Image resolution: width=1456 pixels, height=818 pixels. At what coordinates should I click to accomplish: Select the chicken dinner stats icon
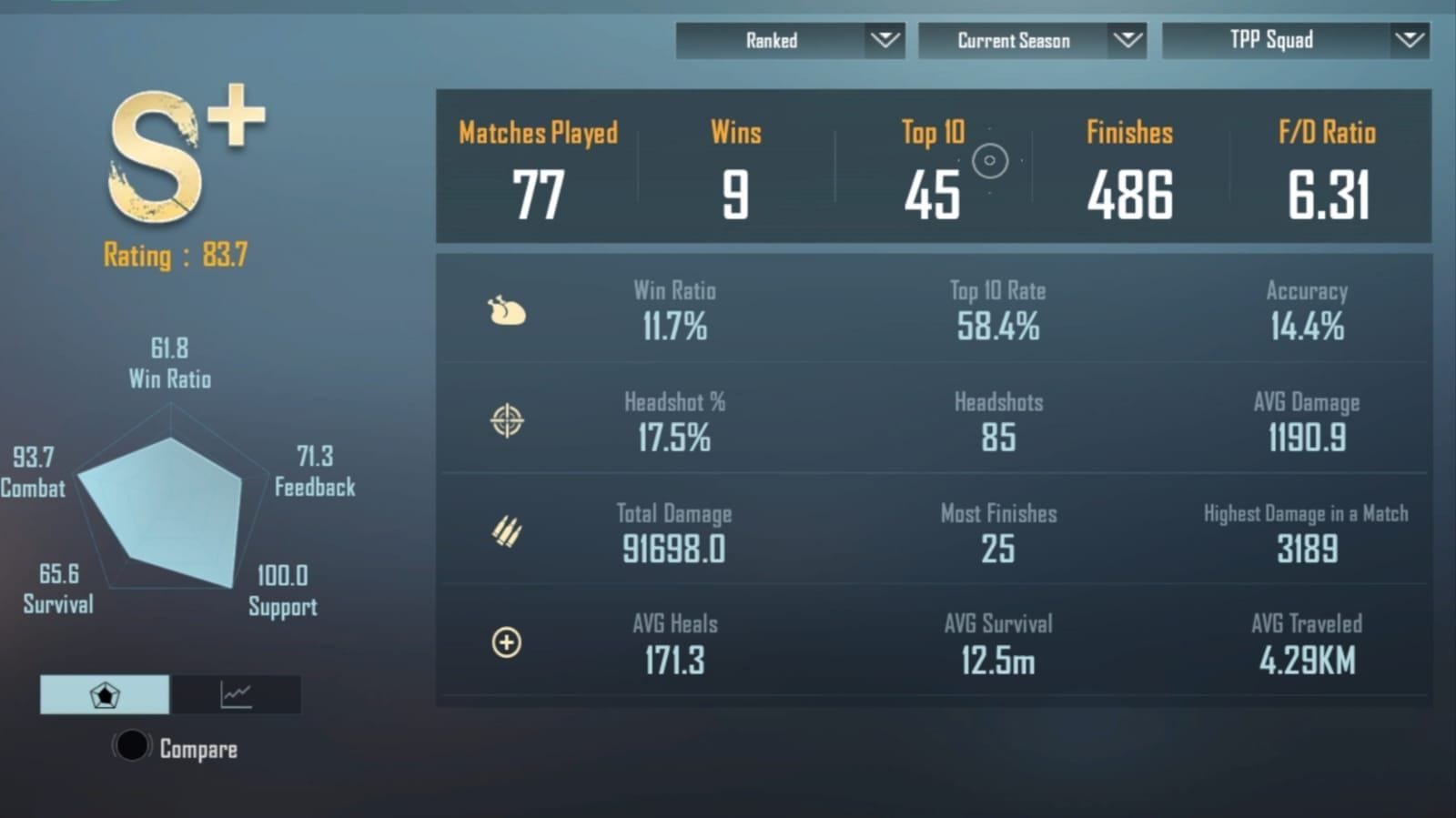507,310
